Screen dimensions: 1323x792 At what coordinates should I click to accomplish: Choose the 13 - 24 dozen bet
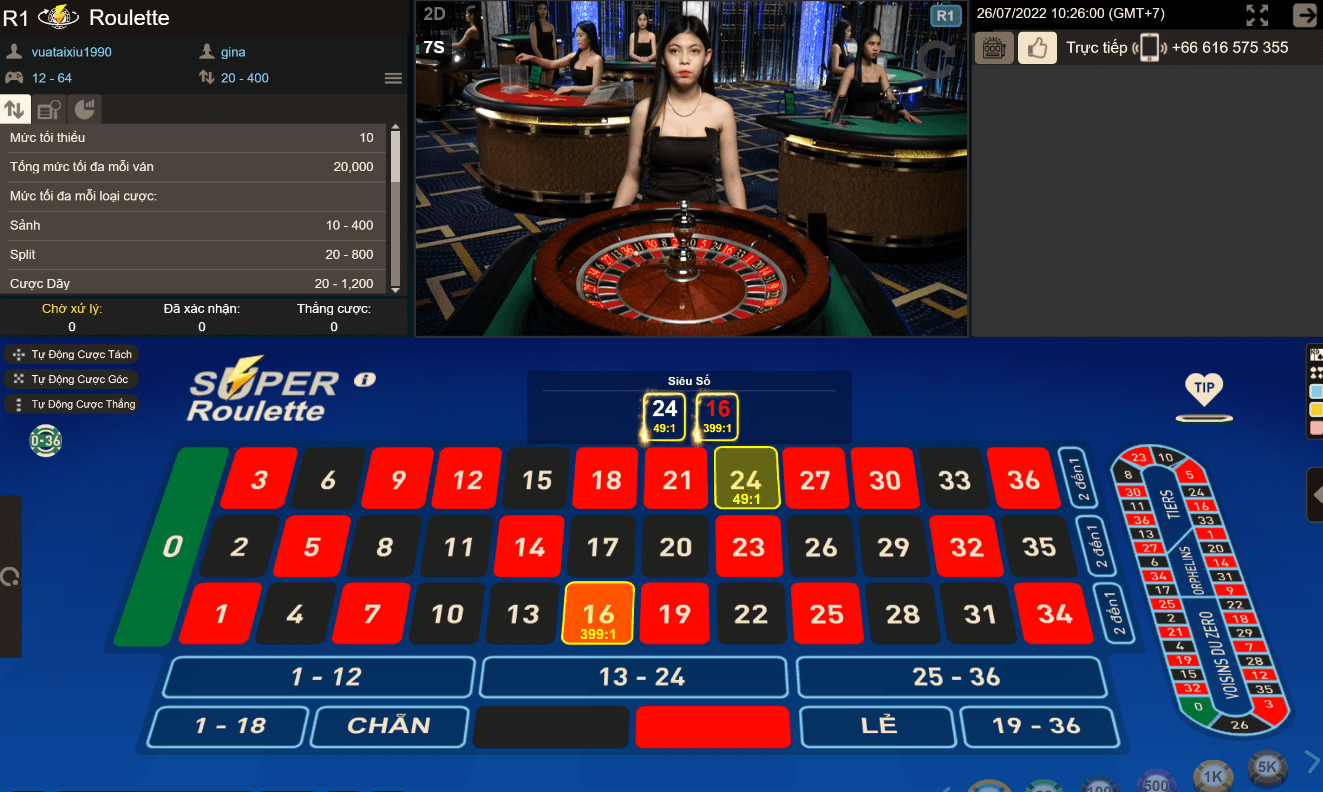pos(640,677)
